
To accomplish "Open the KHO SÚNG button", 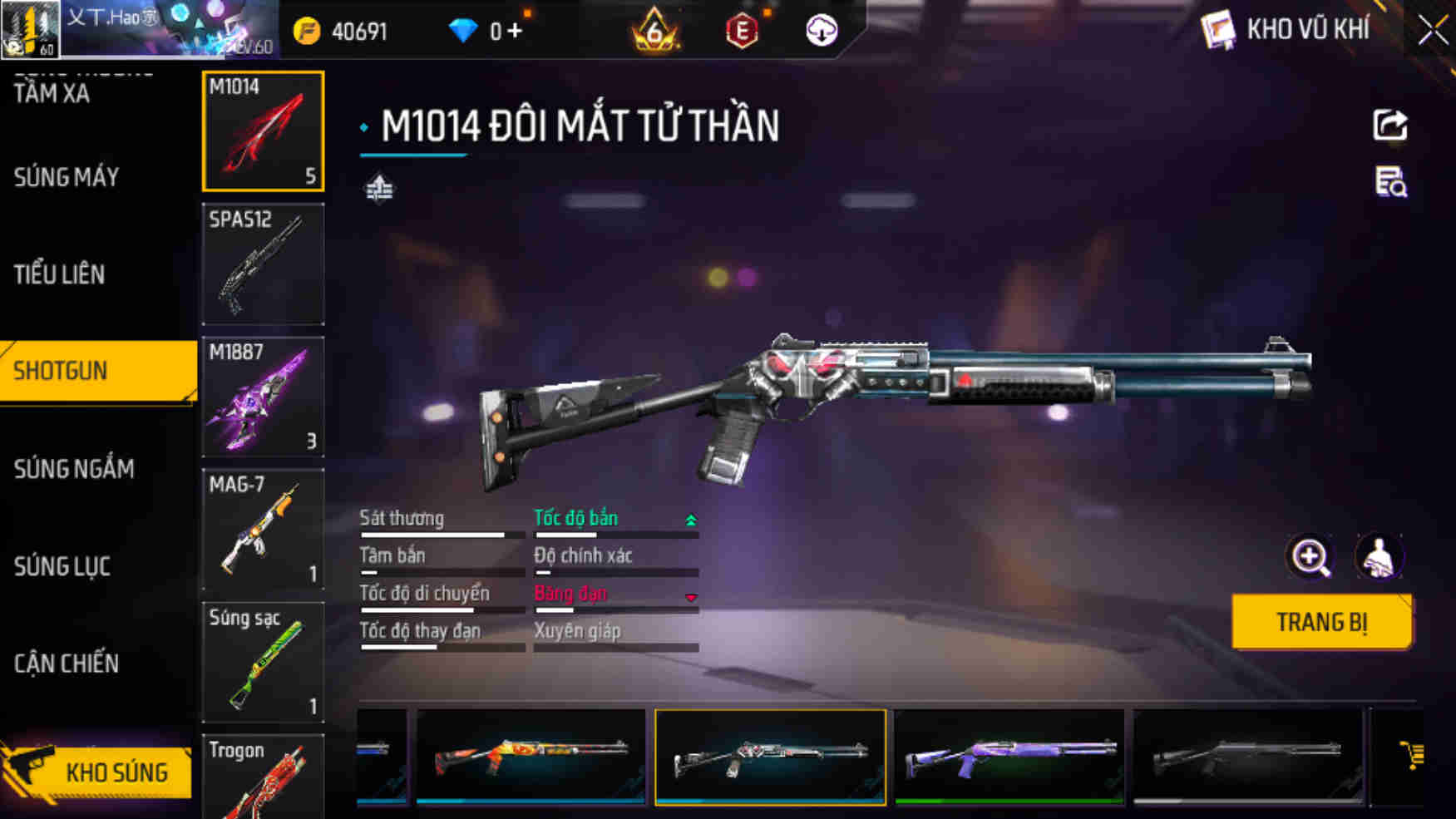I will (97, 772).
